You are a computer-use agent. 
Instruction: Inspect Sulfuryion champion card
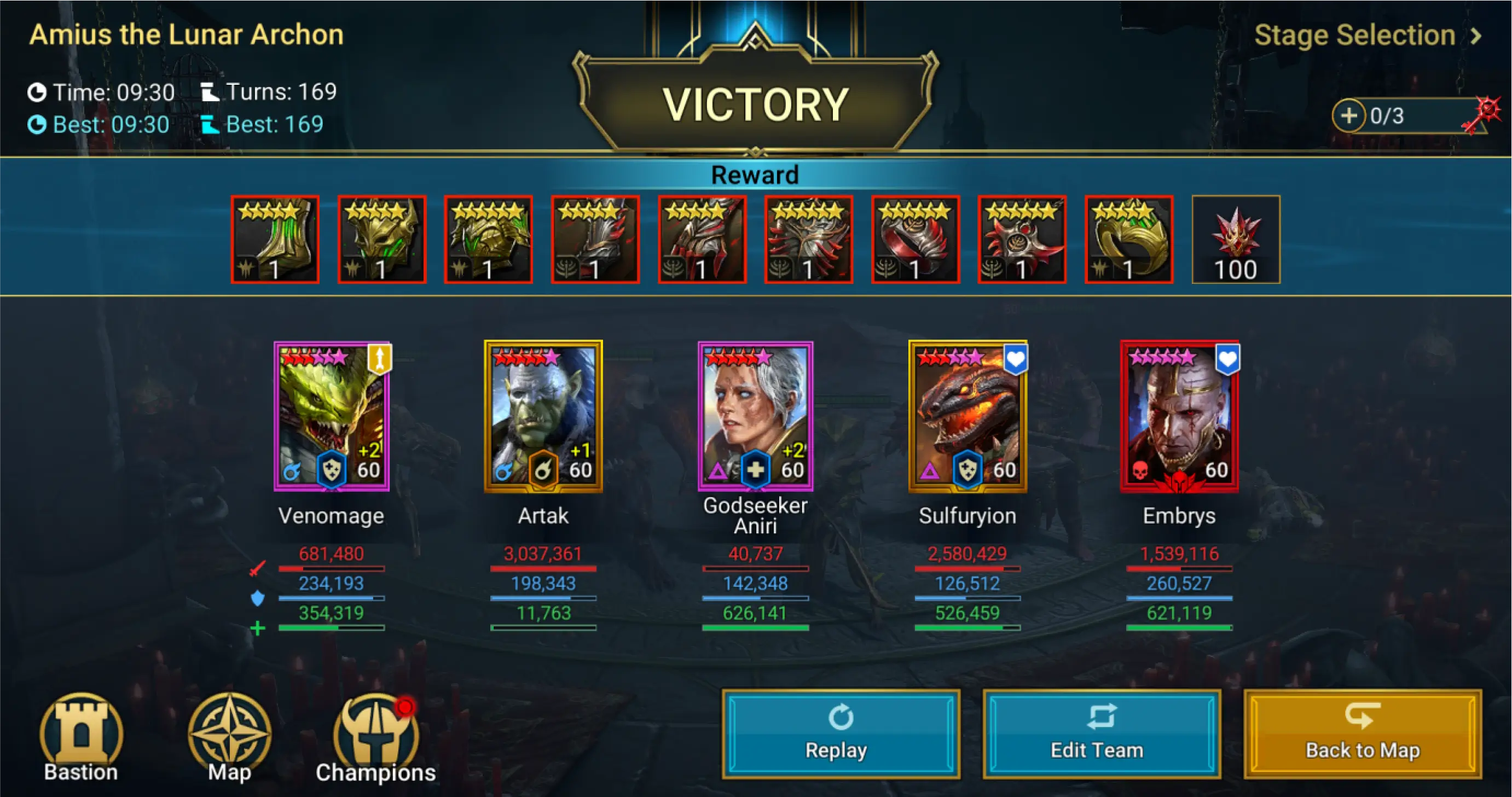tap(968, 416)
